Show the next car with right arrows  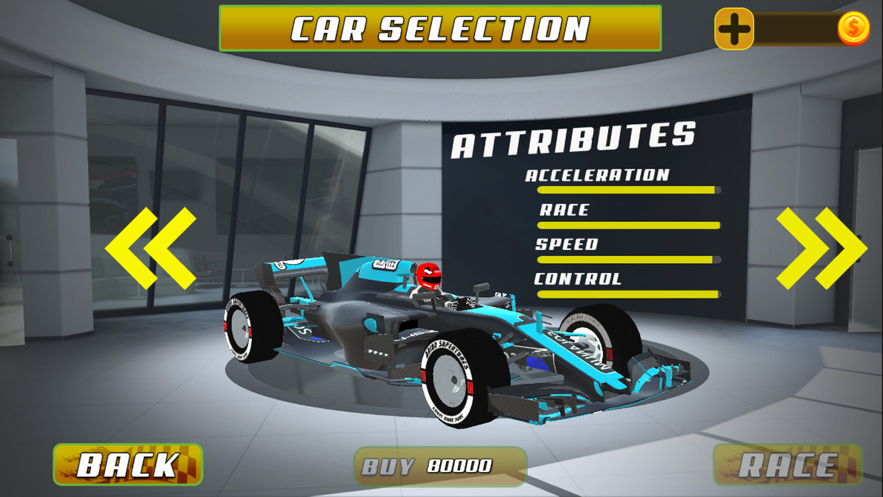(821, 248)
